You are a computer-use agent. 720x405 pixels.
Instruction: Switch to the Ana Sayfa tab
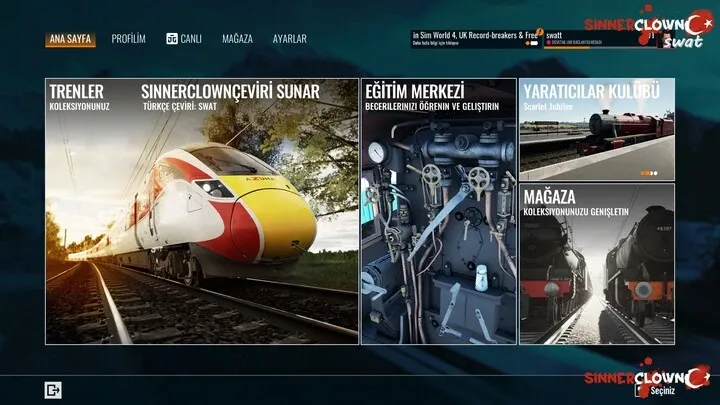click(x=69, y=39)
